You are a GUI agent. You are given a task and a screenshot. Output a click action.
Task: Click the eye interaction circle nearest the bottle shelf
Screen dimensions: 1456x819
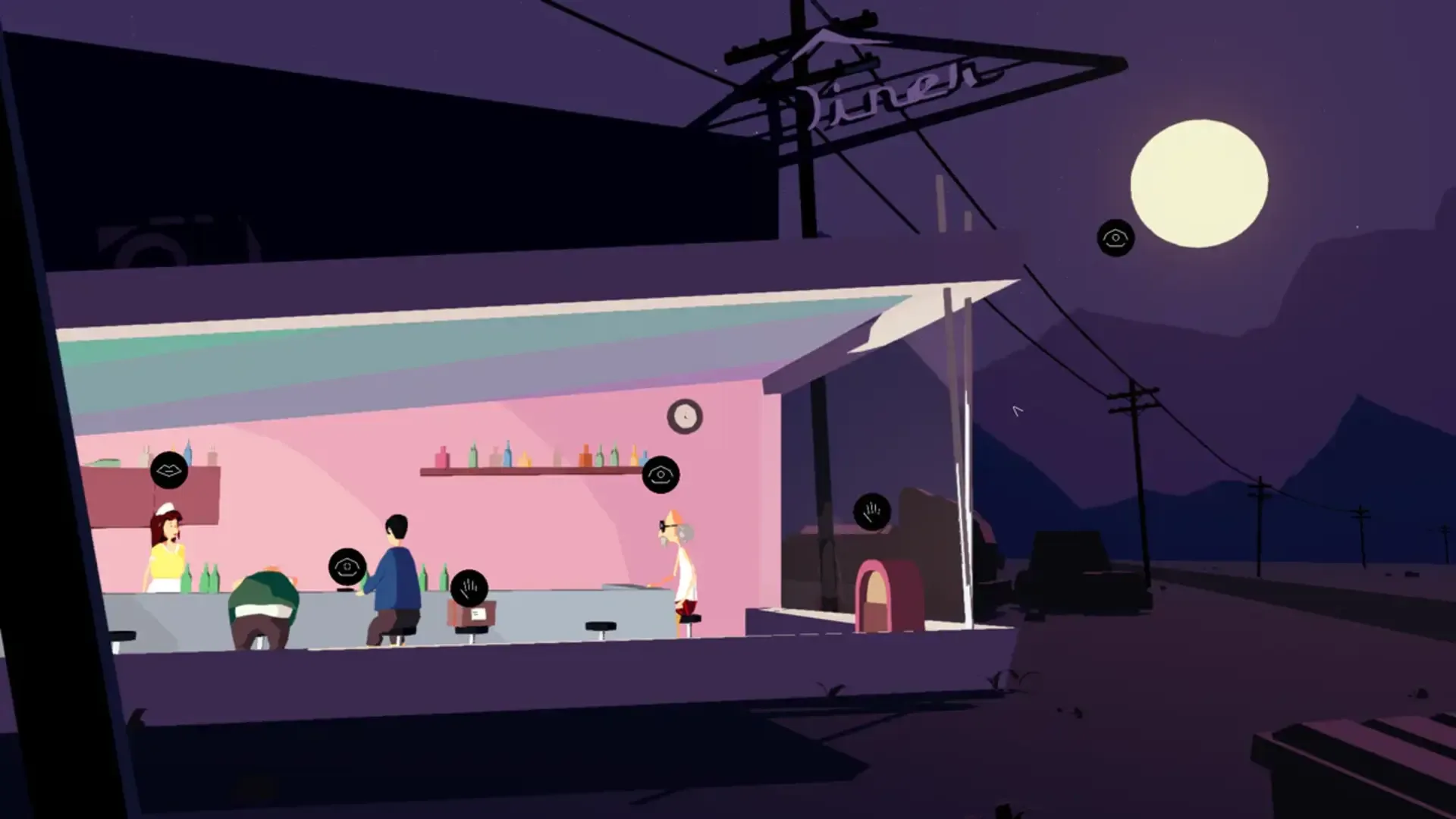(661, 474)
